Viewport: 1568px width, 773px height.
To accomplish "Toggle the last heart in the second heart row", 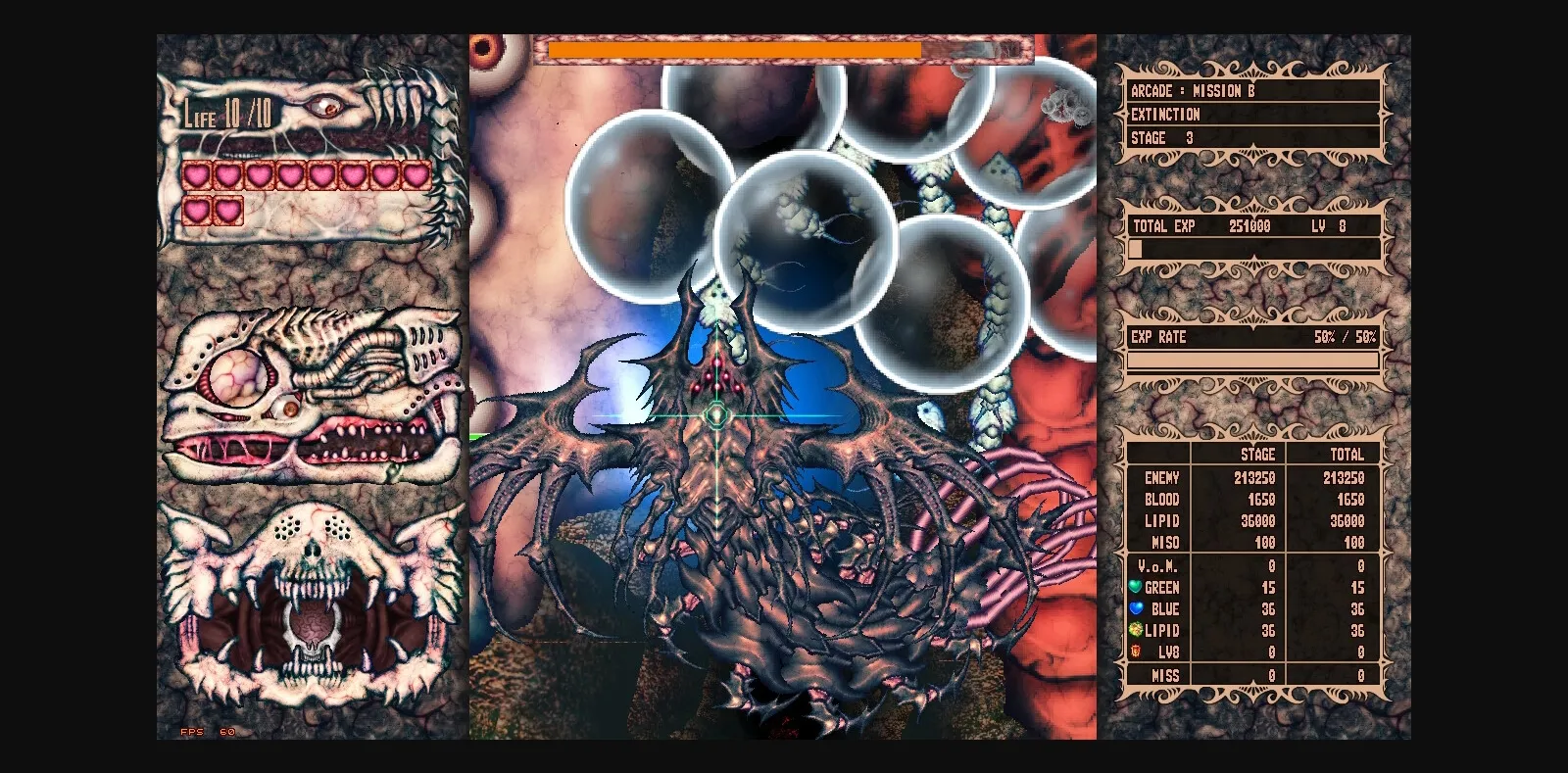I will [228, 209].
